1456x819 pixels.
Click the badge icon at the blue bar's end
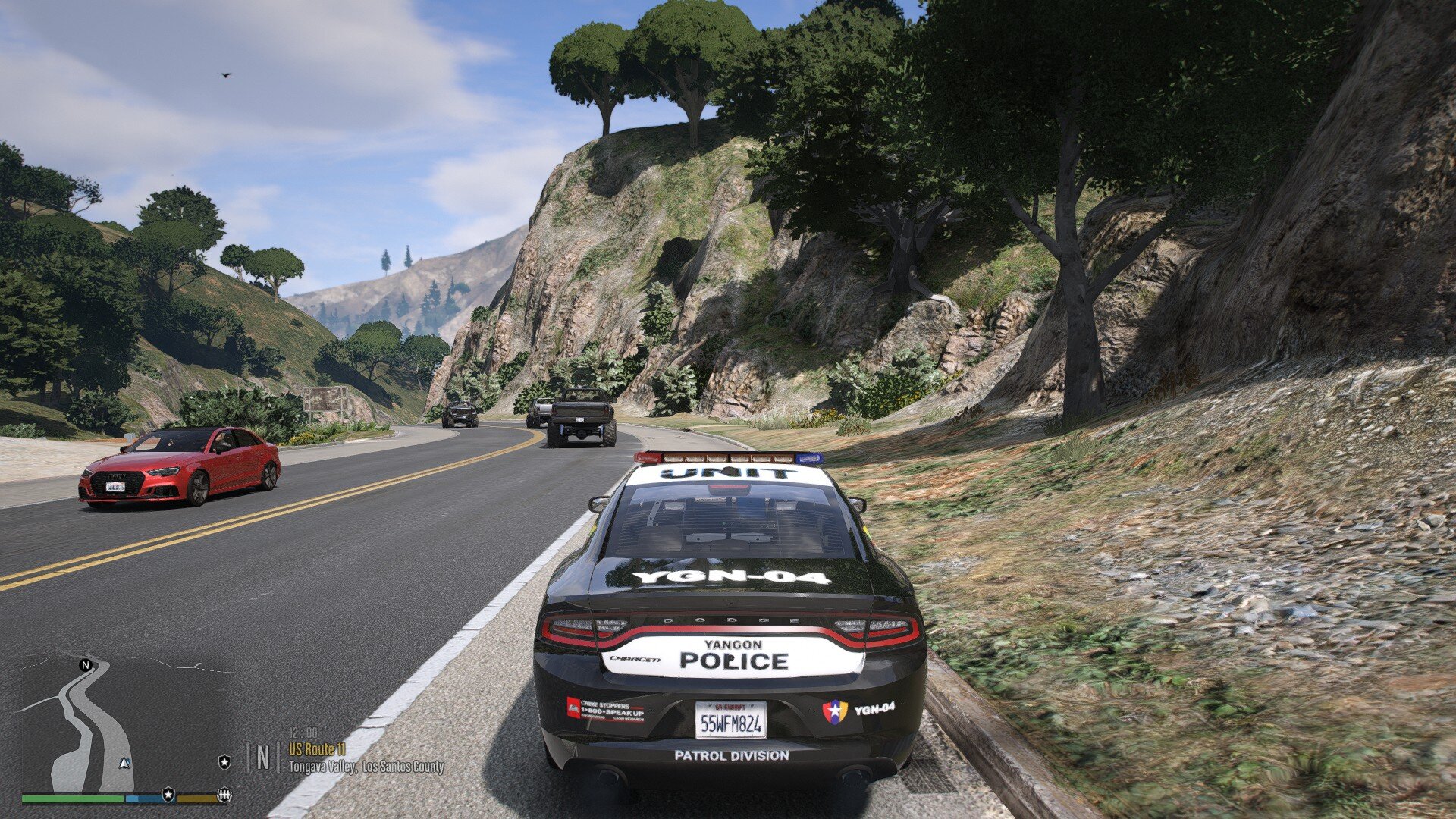(168, 795)
